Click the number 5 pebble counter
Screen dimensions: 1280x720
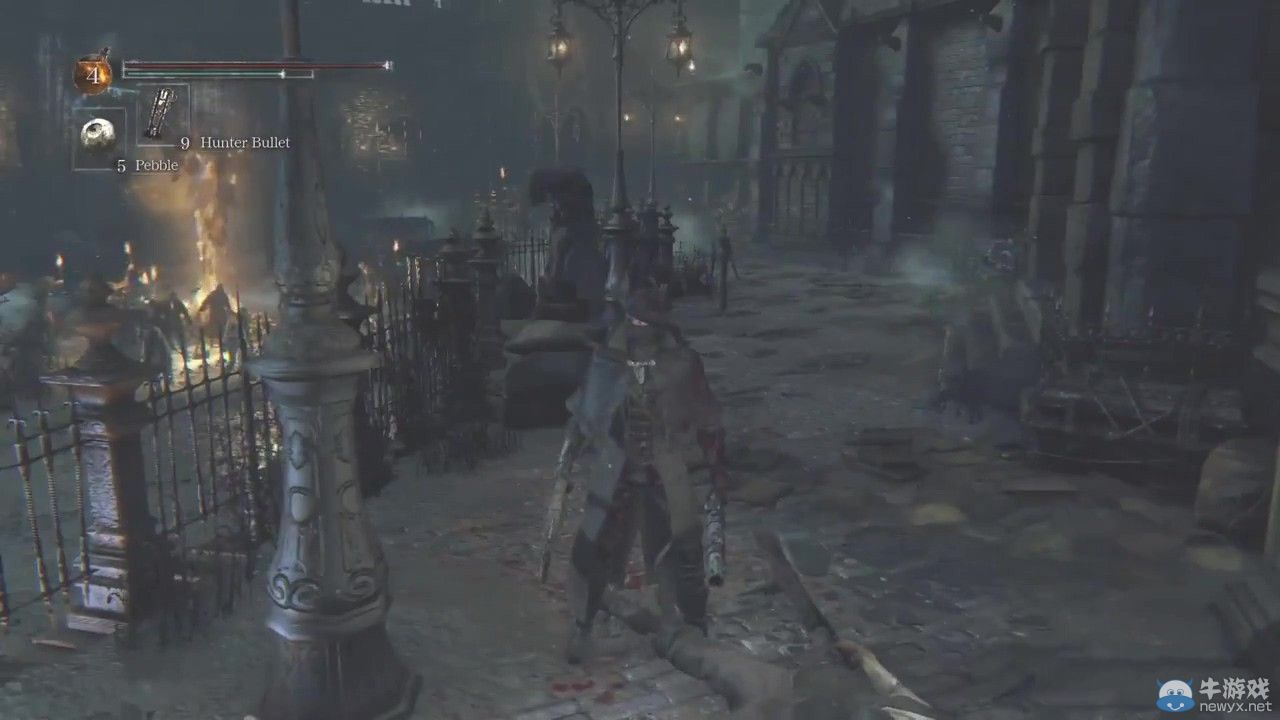click(x=121, y=163)
